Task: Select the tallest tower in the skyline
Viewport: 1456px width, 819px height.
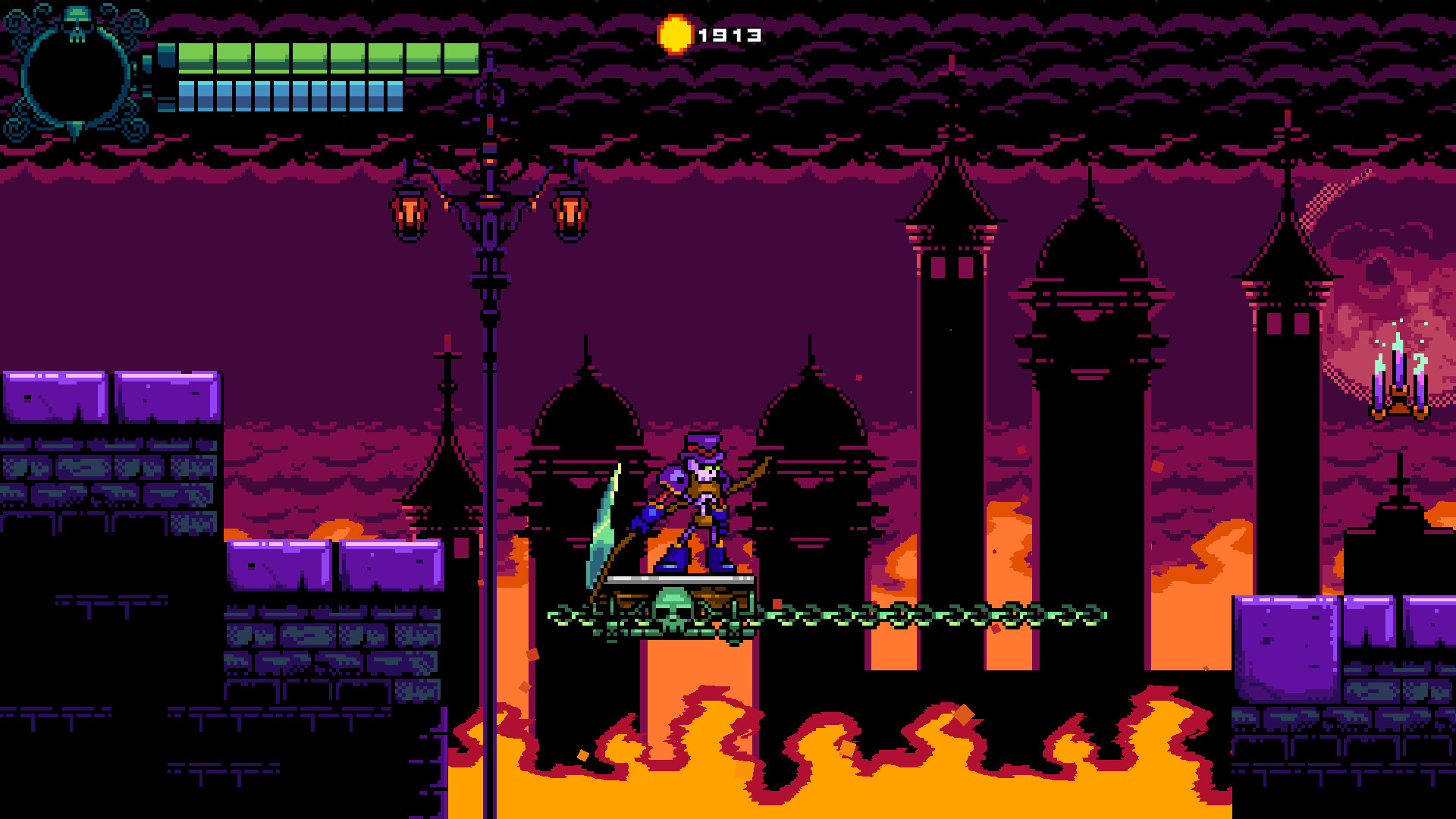Action: click(x=951, y=379)
